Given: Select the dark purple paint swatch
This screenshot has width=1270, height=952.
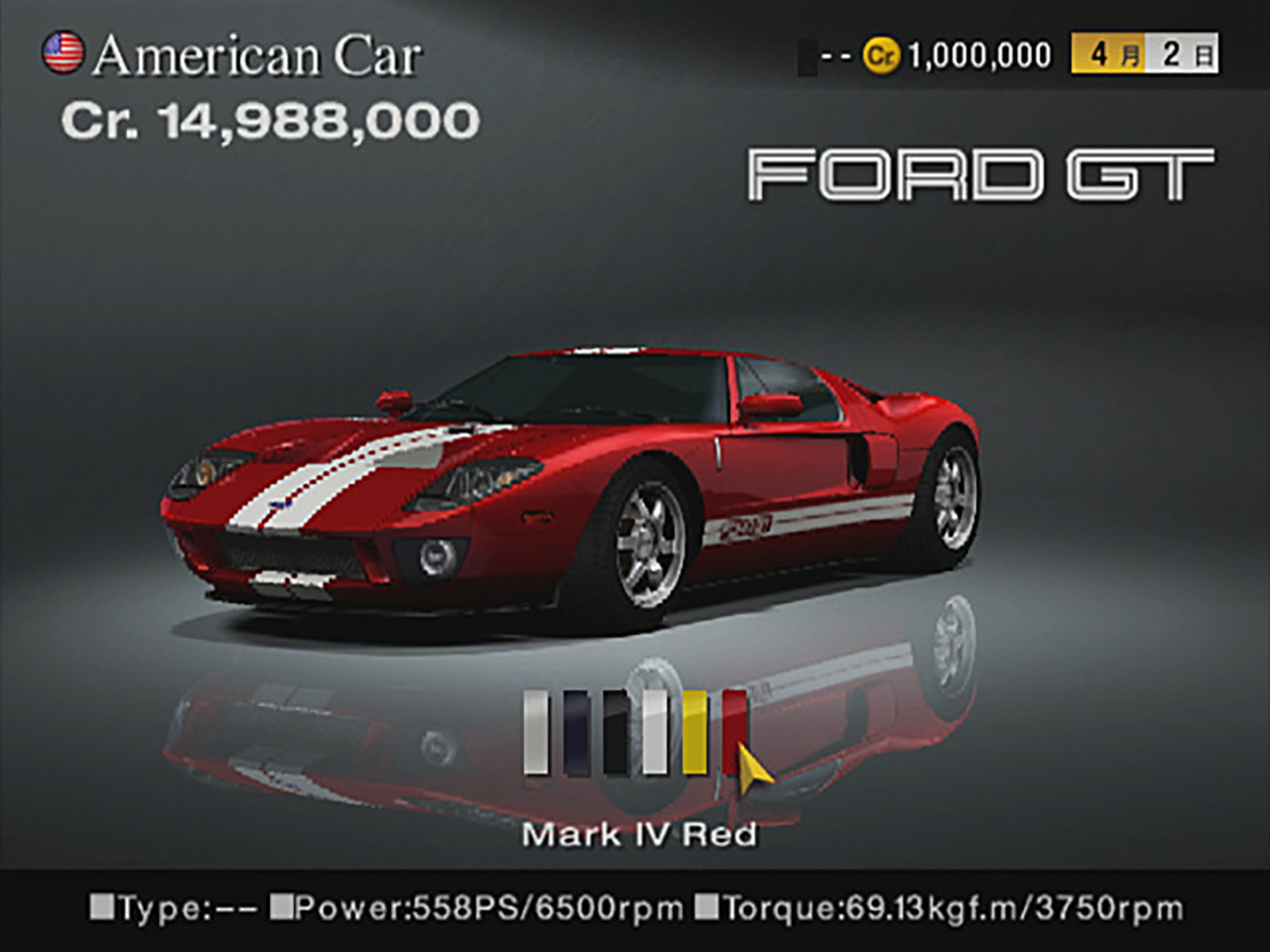Looking at the screenshot, I should click(x=575, y=732).
